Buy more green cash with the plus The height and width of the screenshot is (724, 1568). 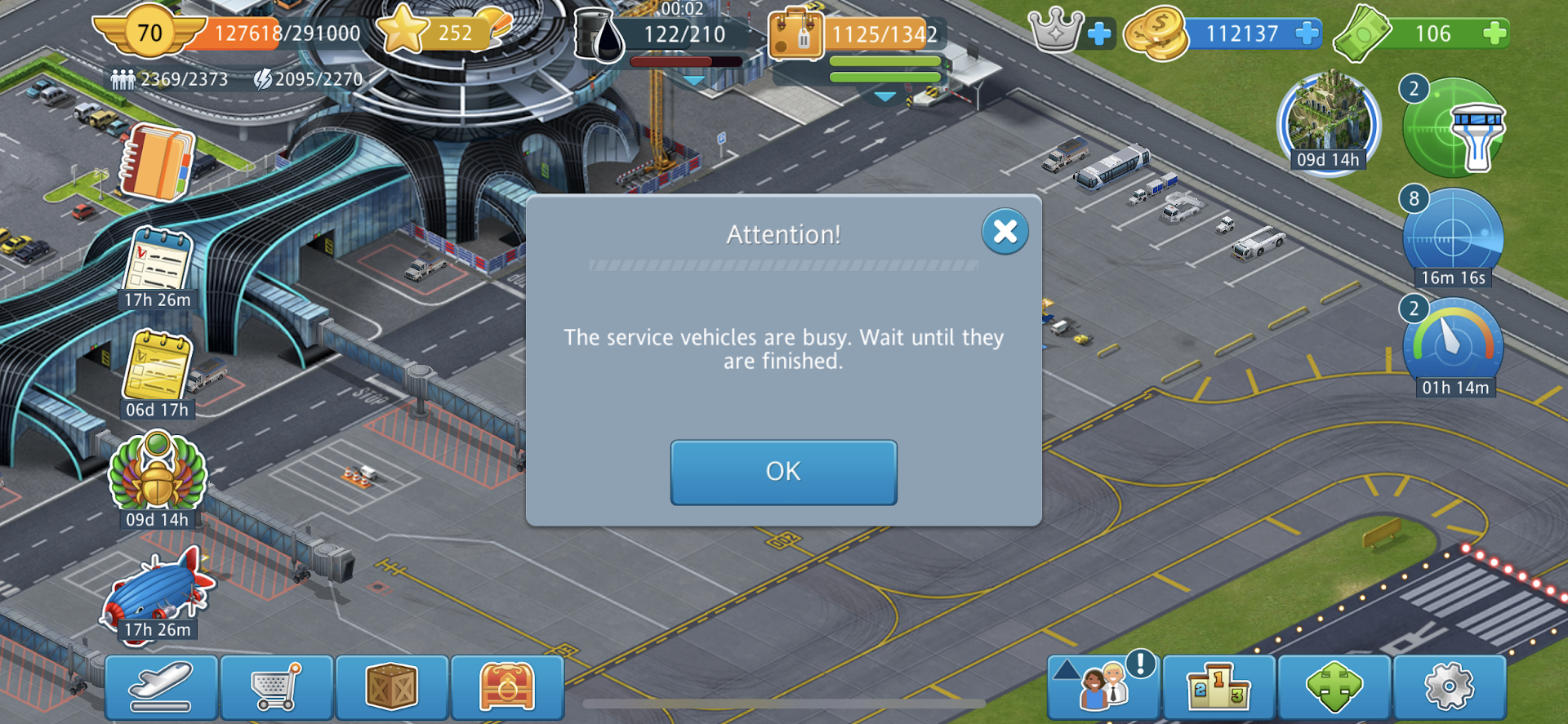[x=1494, y=33]
